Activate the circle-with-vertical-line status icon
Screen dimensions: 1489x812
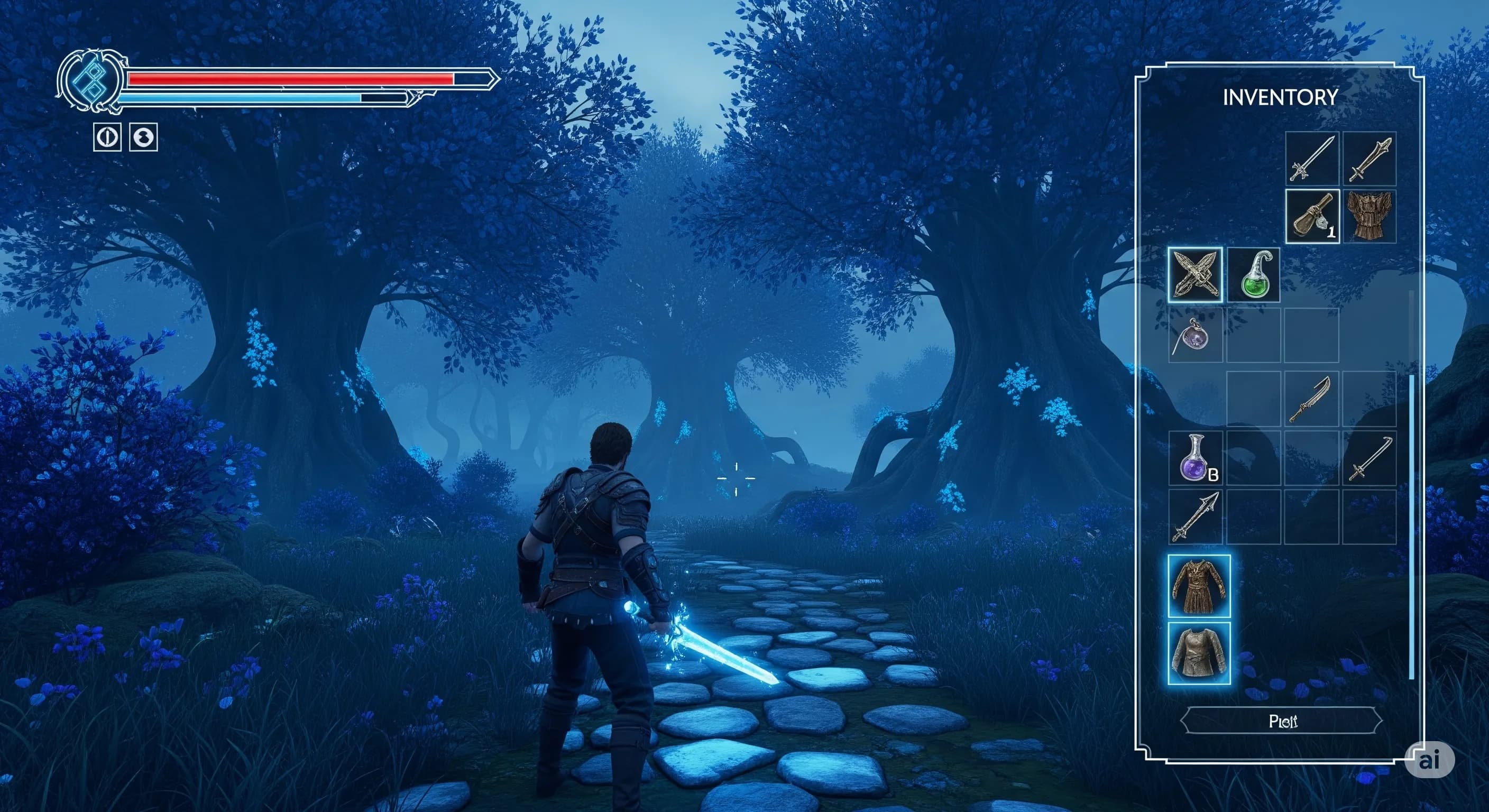(107, 137)
